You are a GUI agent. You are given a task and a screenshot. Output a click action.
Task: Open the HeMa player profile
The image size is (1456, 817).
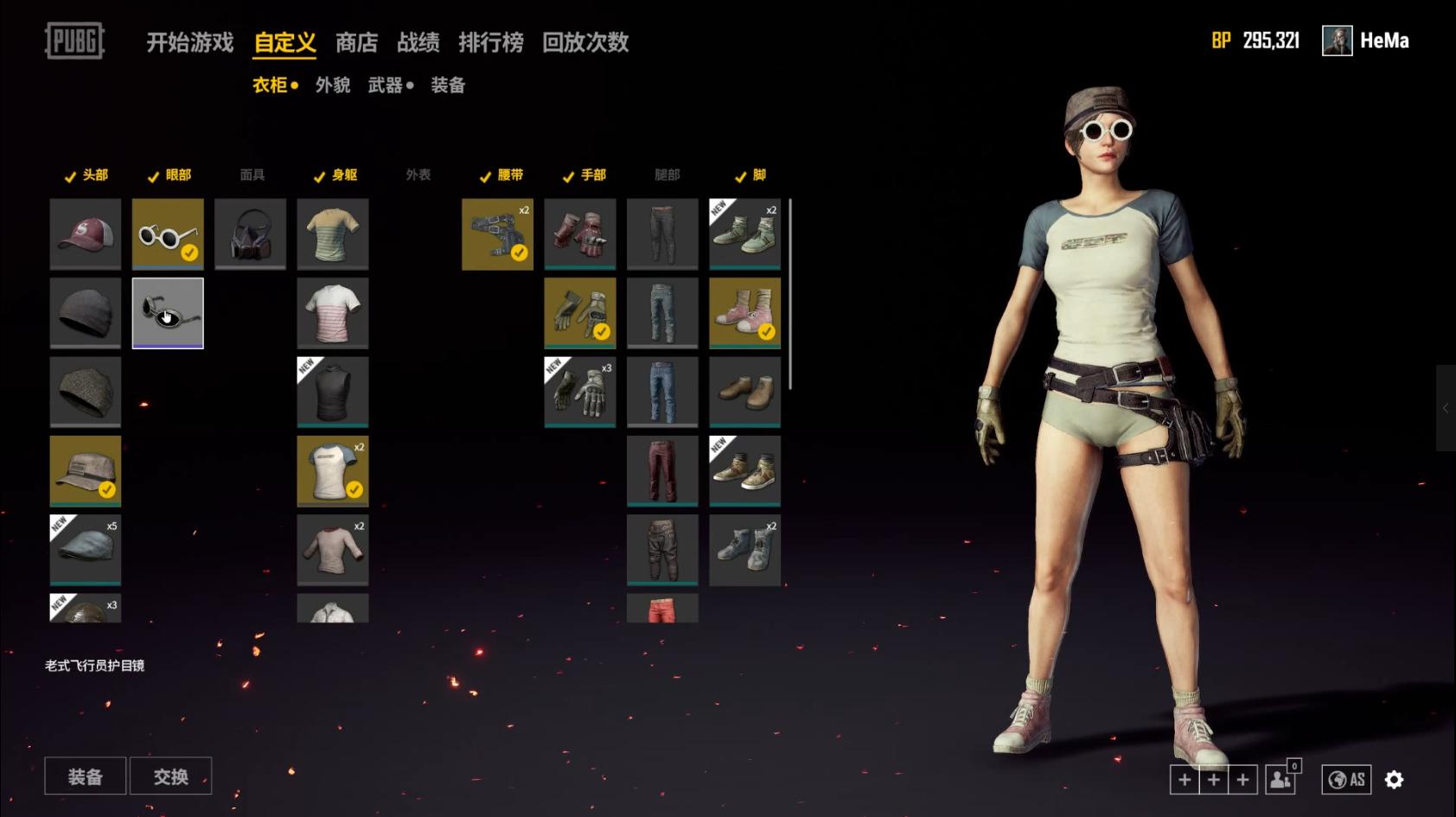coord(1366,41)
